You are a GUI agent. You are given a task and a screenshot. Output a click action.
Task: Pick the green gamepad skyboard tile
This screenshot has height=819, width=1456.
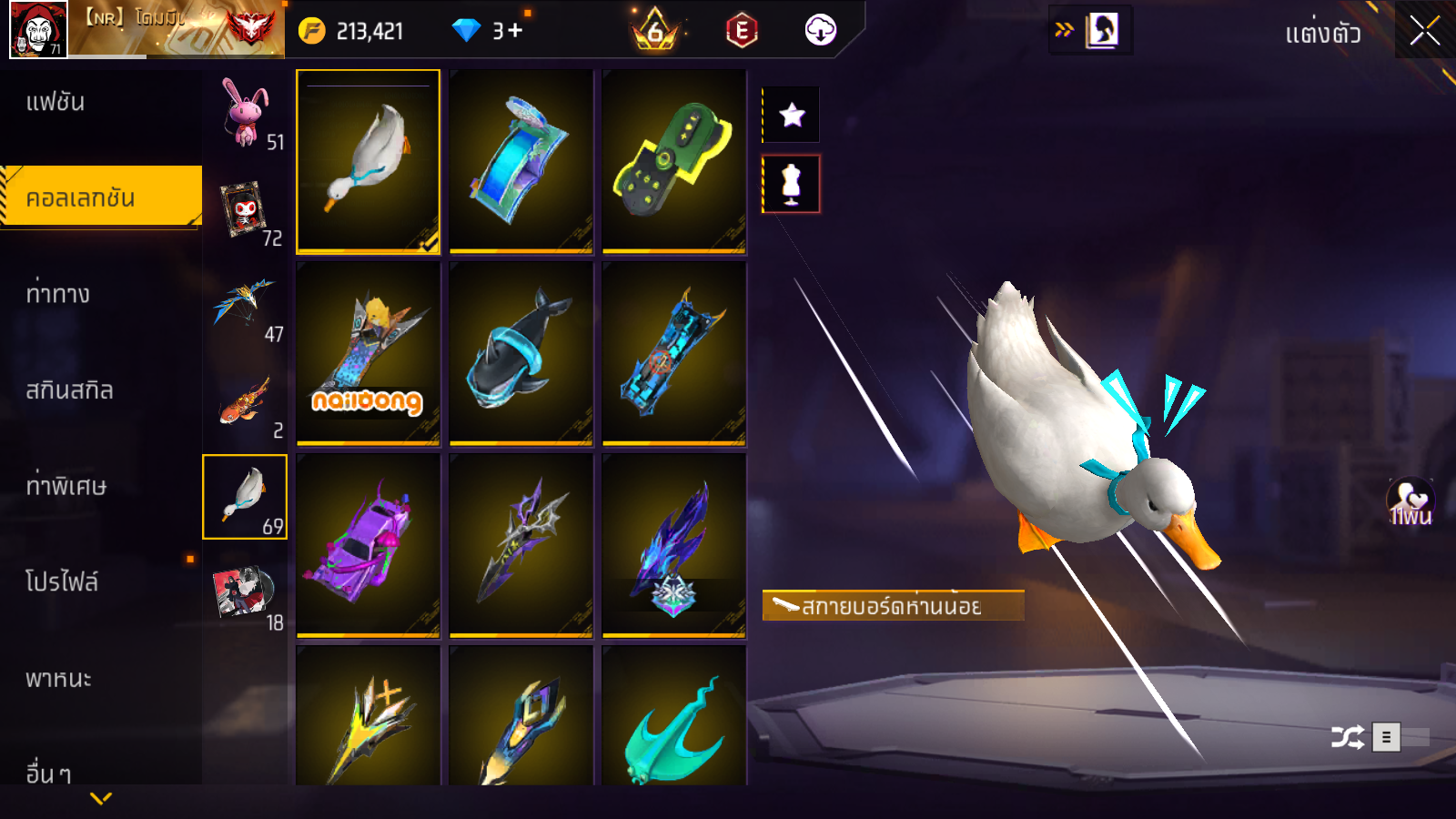pyautogui.click(x=673, y=161)
